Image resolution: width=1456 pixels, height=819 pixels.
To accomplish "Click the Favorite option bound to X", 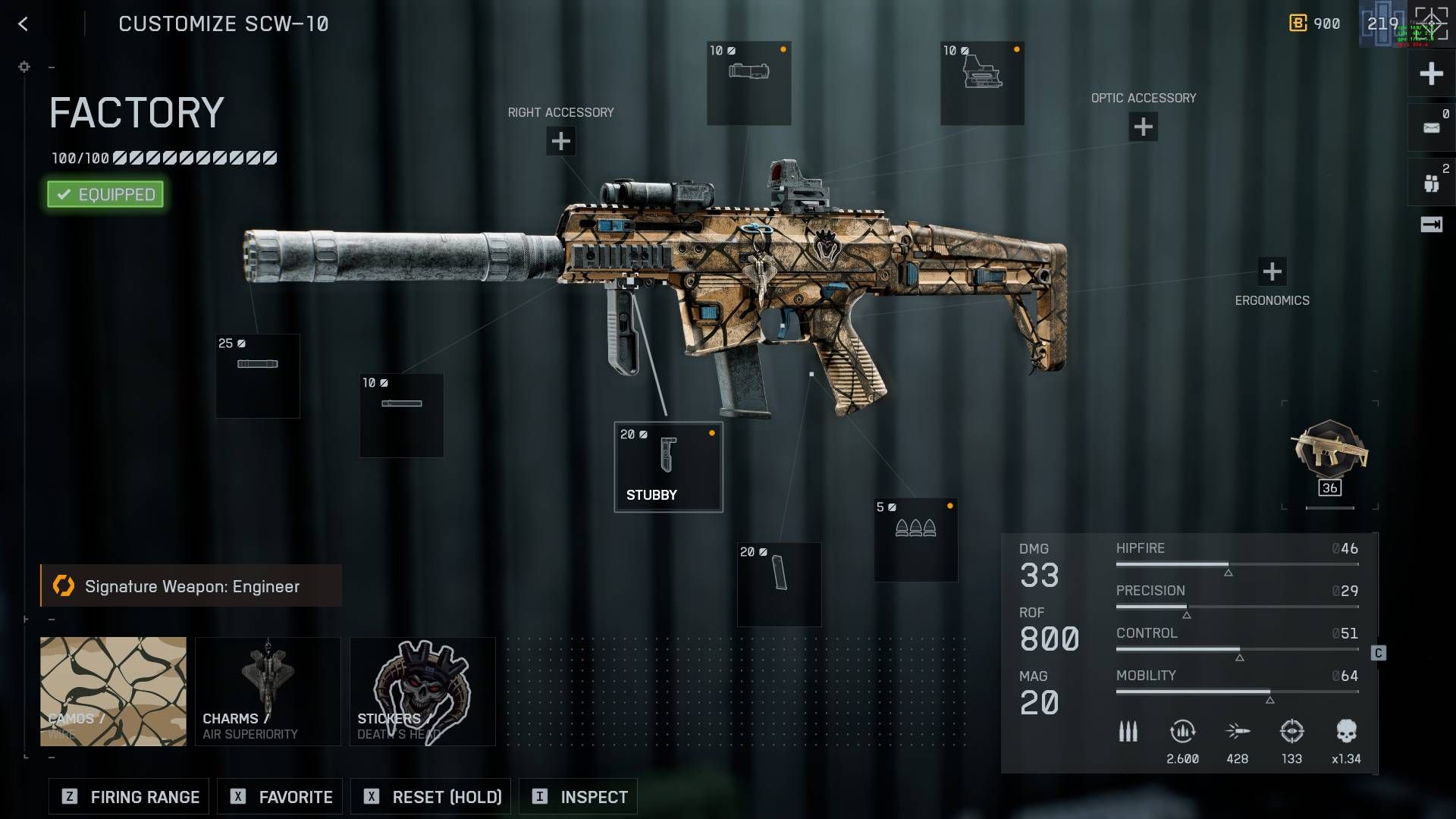I will pyautogui.click(x=279, y=796).
